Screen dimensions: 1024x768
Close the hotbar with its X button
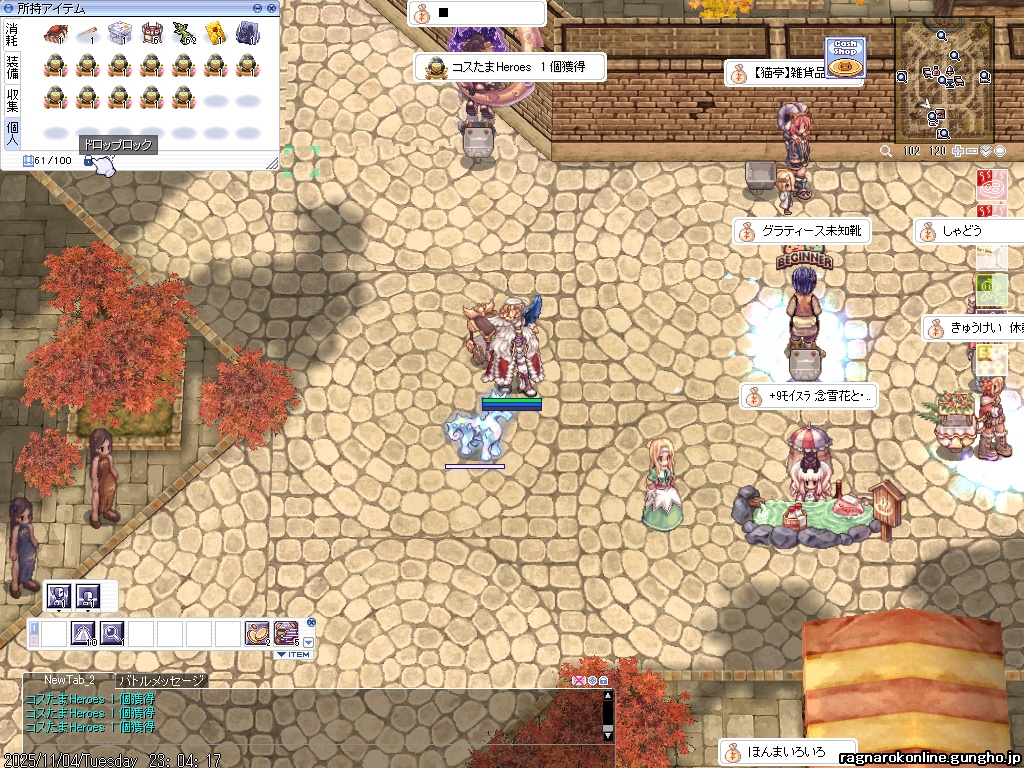coord(311,622)
